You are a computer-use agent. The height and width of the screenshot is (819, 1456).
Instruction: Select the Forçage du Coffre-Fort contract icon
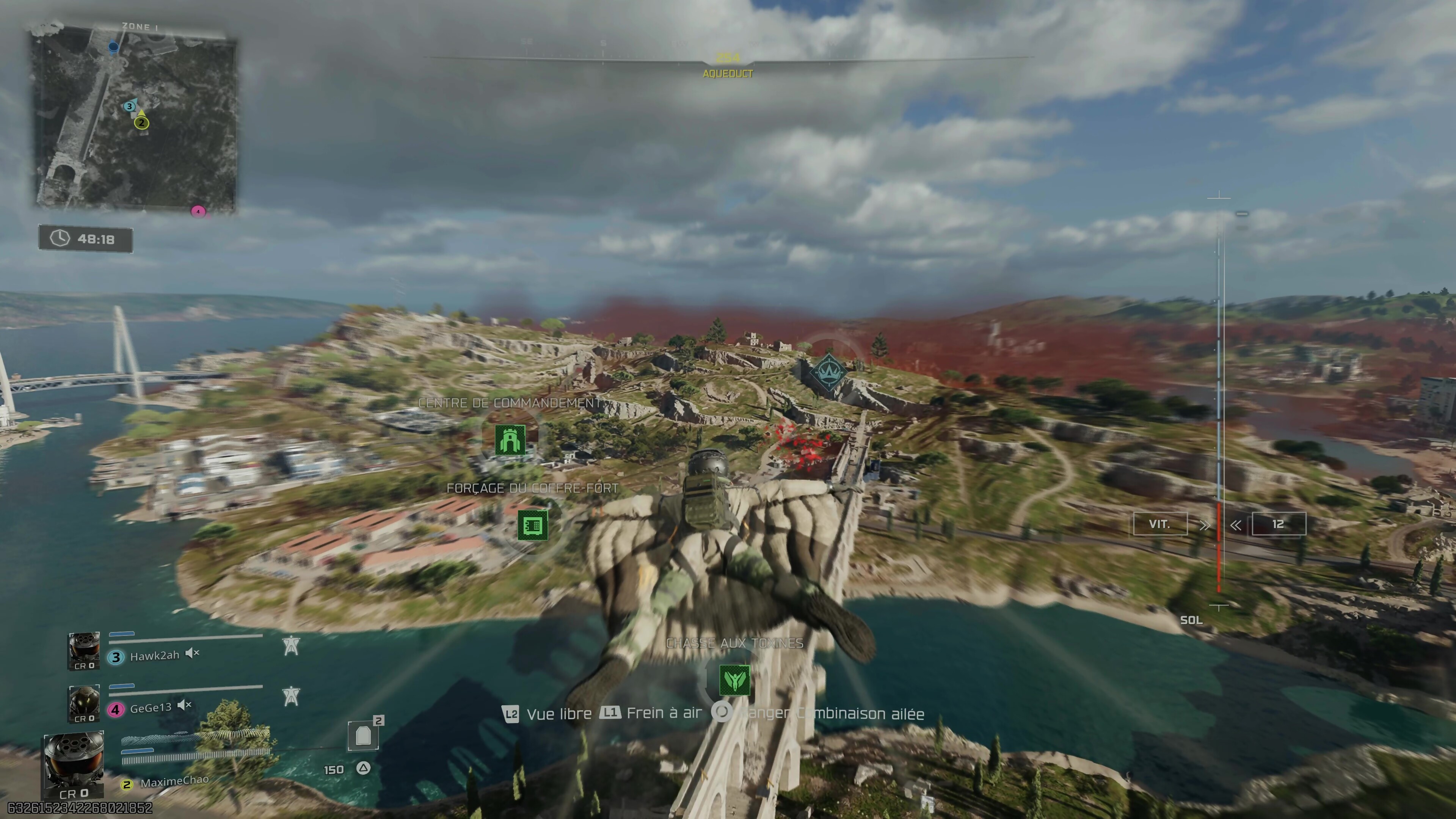[532, 526]
